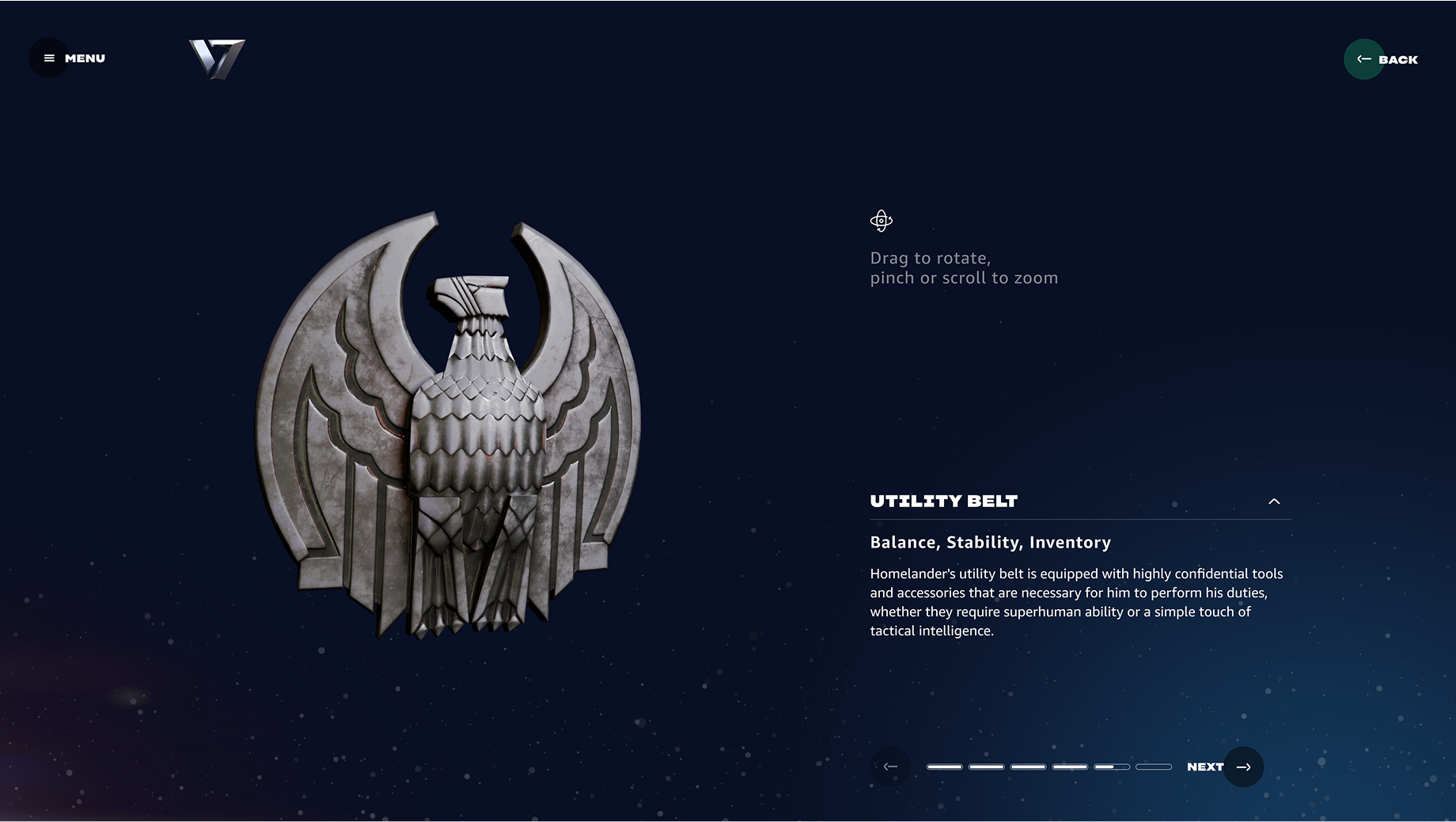This screenshot has height=822, width=1456.
Task: Select the first progress segment
Action: 943,766
